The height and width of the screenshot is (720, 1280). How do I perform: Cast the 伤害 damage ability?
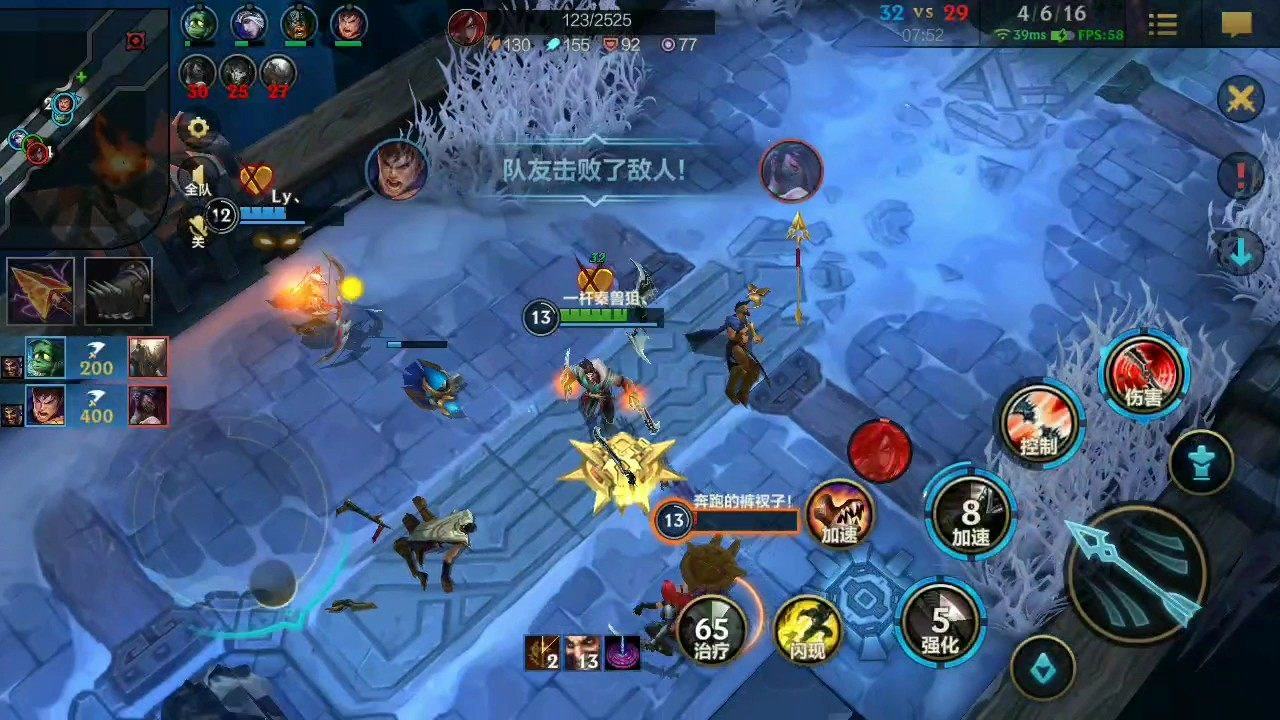pos(1143,377)
